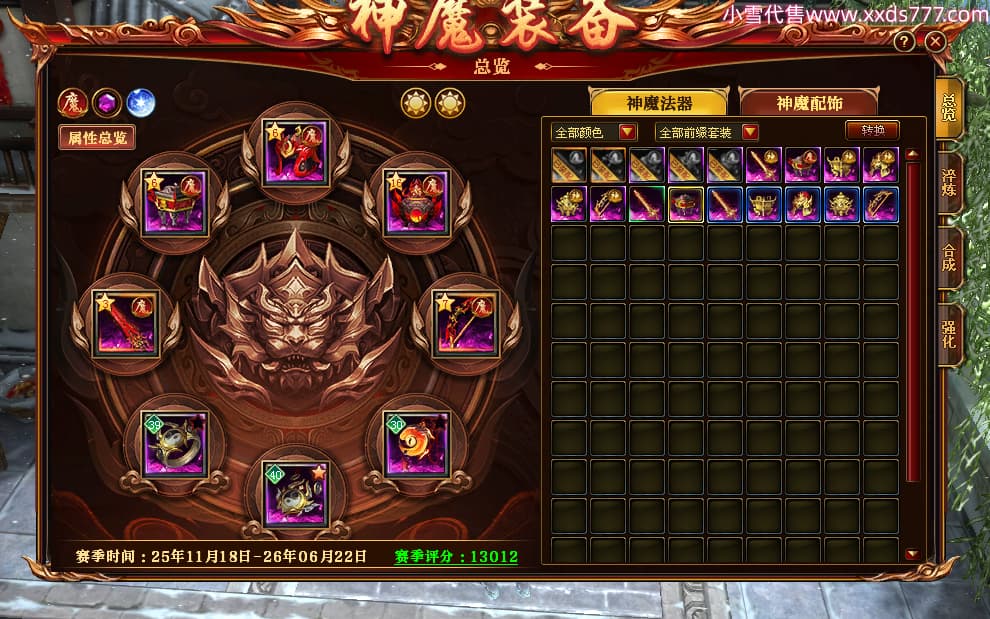
Task: Choose the equipped yin-yang ring slot
Action: pos(173,442)
